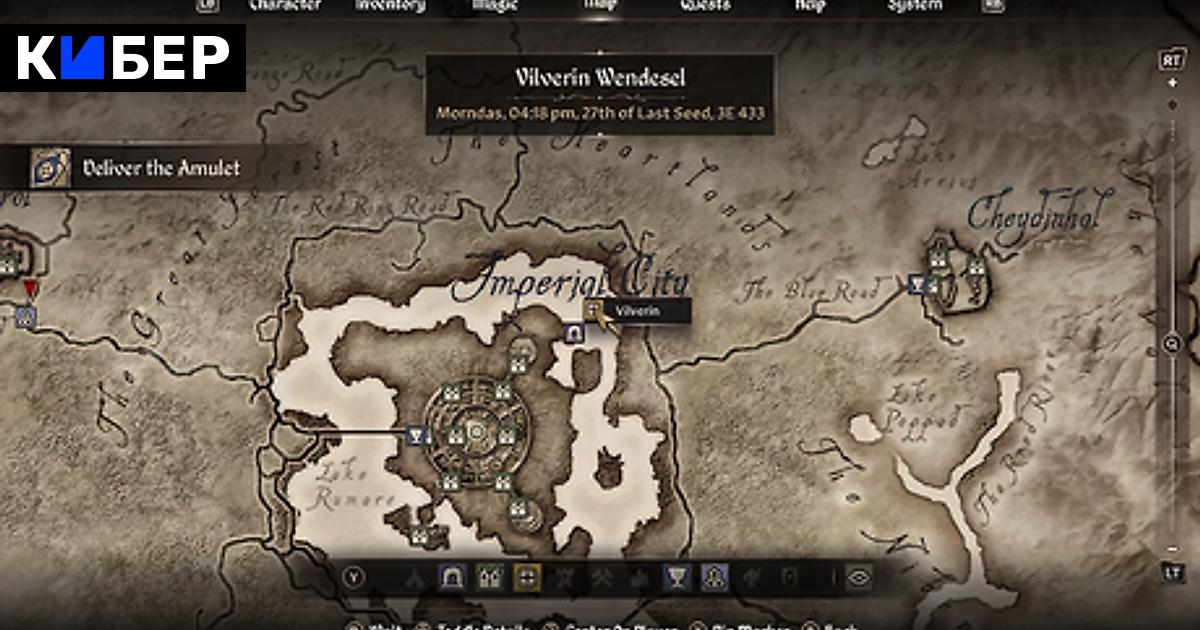
Task: Toggle the goblet inn map filter
Action: click(677, 576)
